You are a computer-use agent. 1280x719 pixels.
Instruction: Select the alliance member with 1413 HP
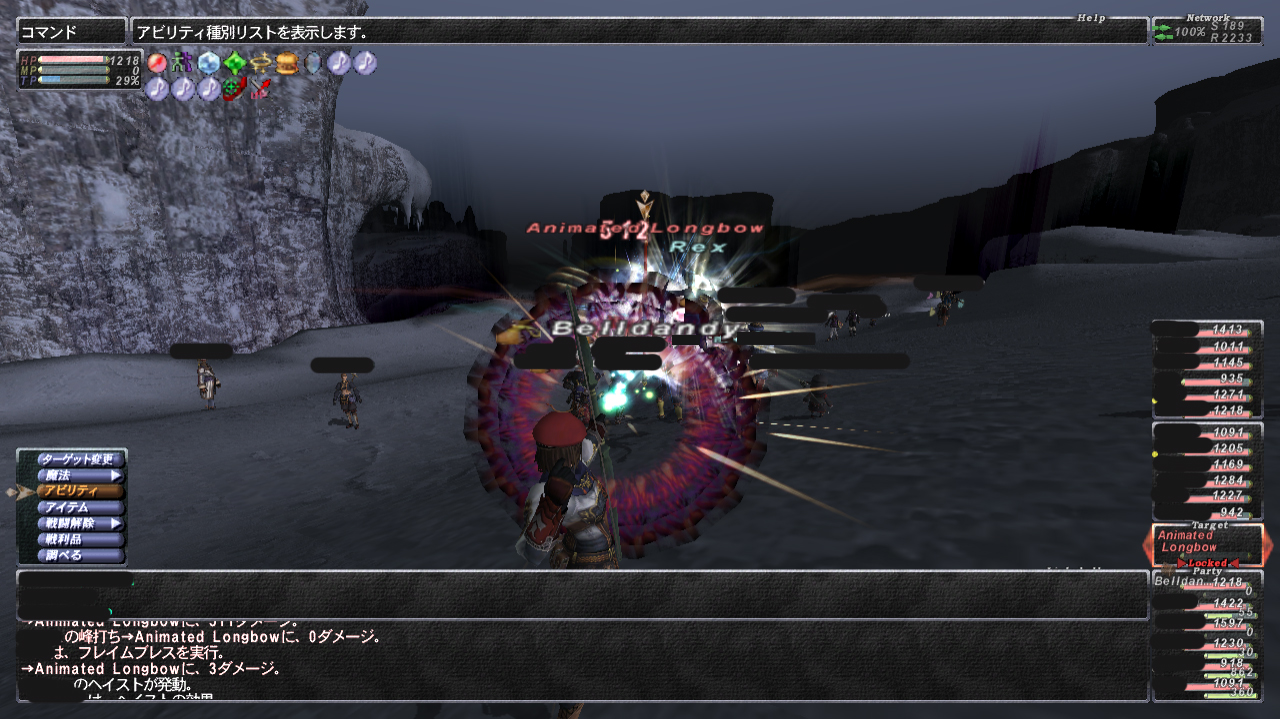pyautogui.click(x=1207, y=329)
